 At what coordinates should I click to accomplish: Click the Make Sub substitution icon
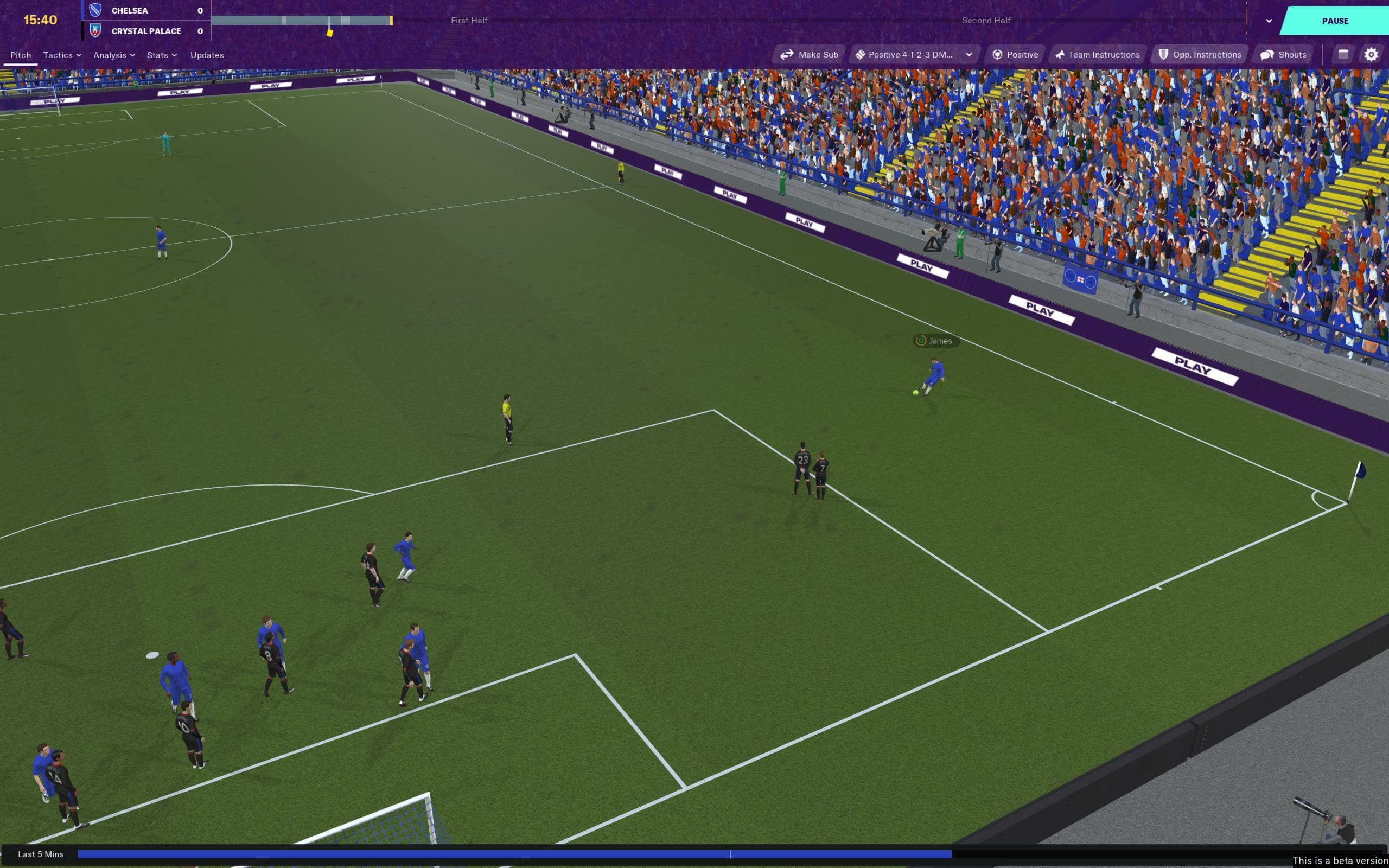pos(788,54)
